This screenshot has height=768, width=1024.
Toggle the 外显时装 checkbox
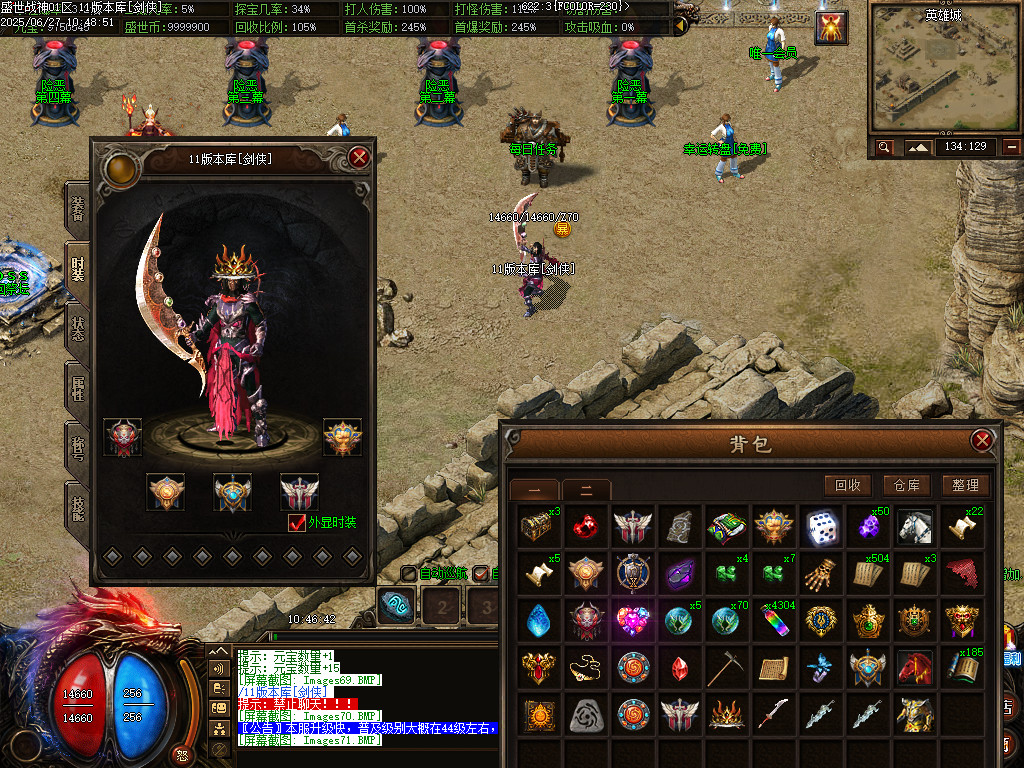pyautogui.click(x=296, y=523)
